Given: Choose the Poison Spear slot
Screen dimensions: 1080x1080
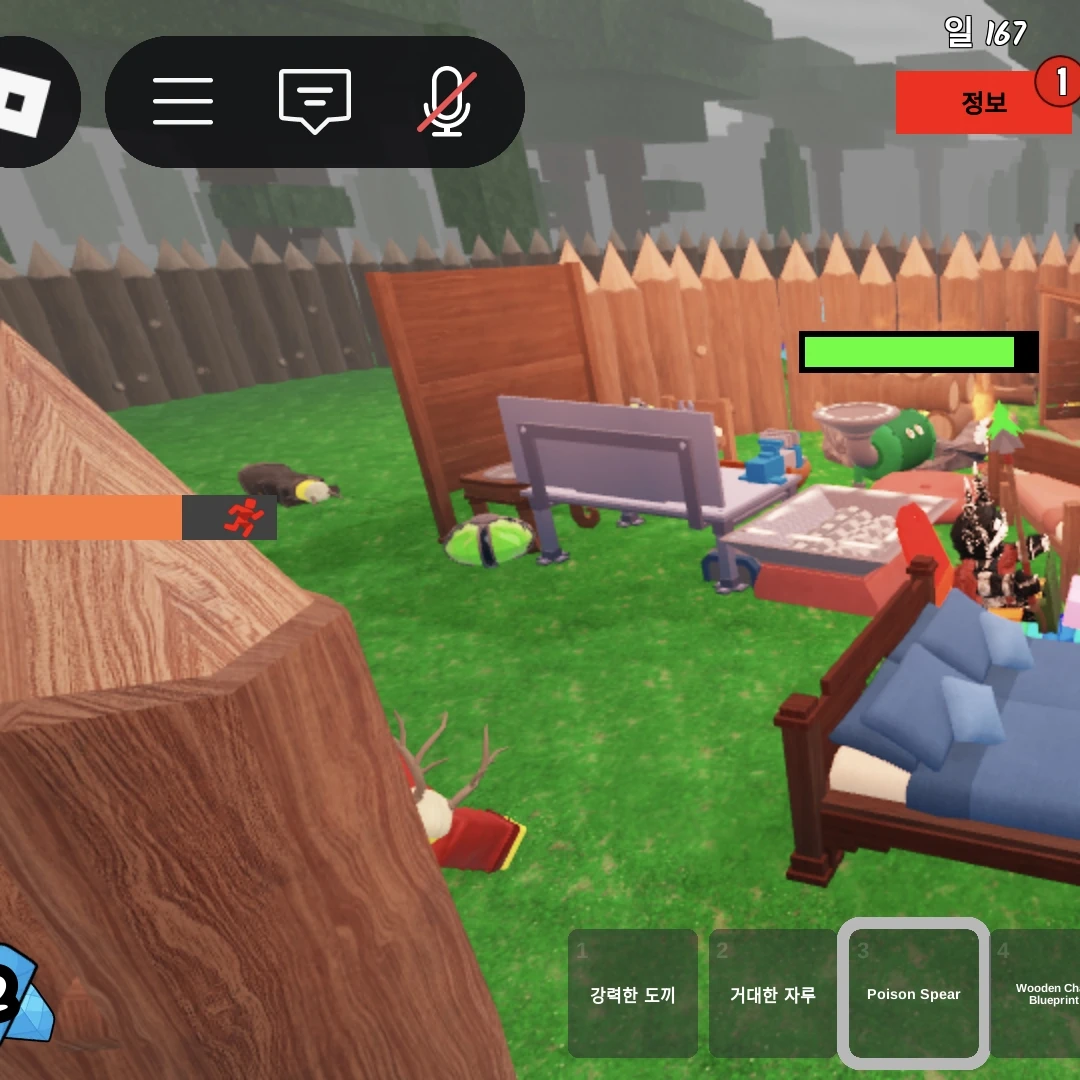Looking at the screenshot, I should click(x=913, y=994).
